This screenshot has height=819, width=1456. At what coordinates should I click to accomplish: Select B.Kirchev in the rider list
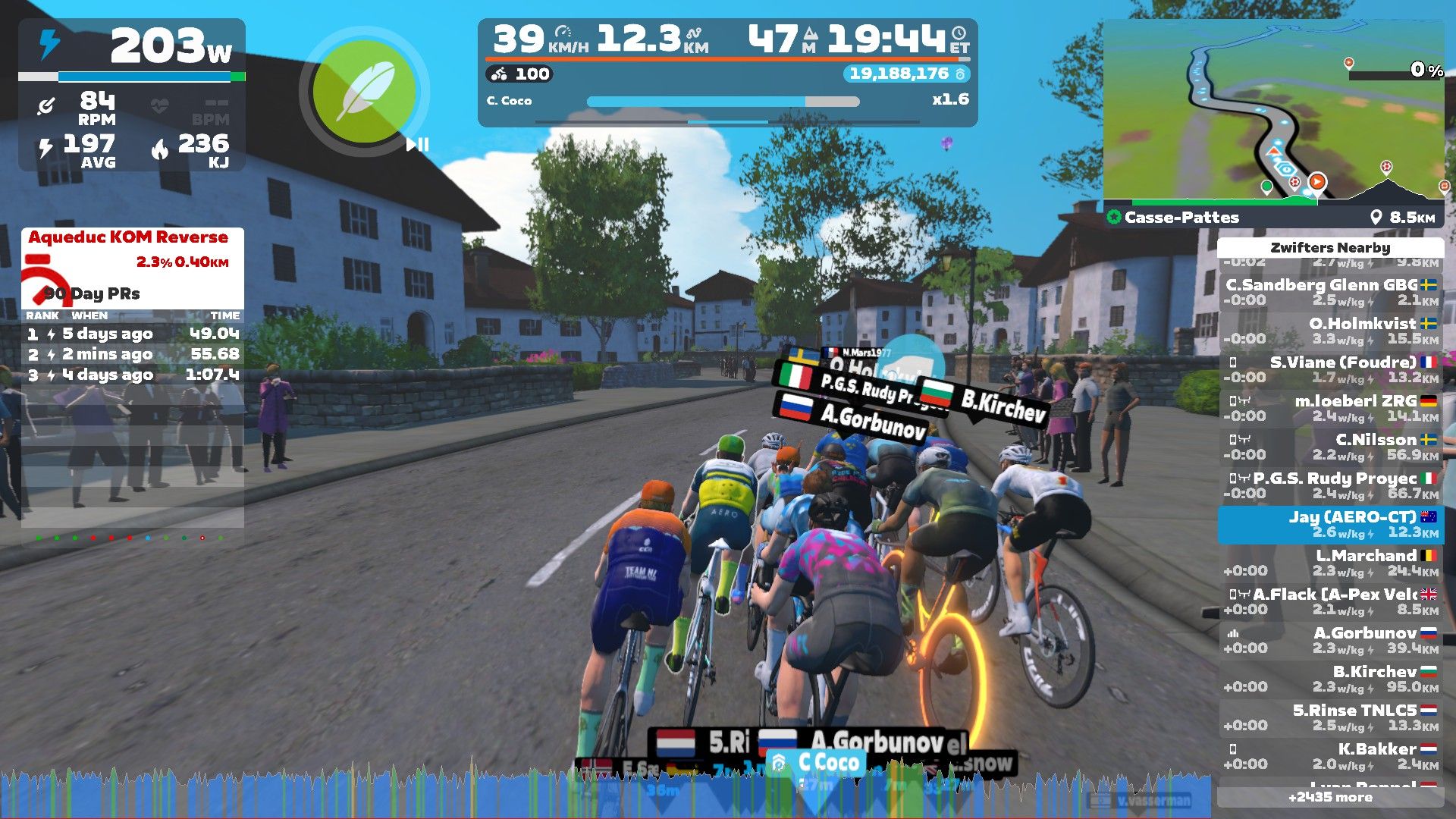tap(1330, 679)
